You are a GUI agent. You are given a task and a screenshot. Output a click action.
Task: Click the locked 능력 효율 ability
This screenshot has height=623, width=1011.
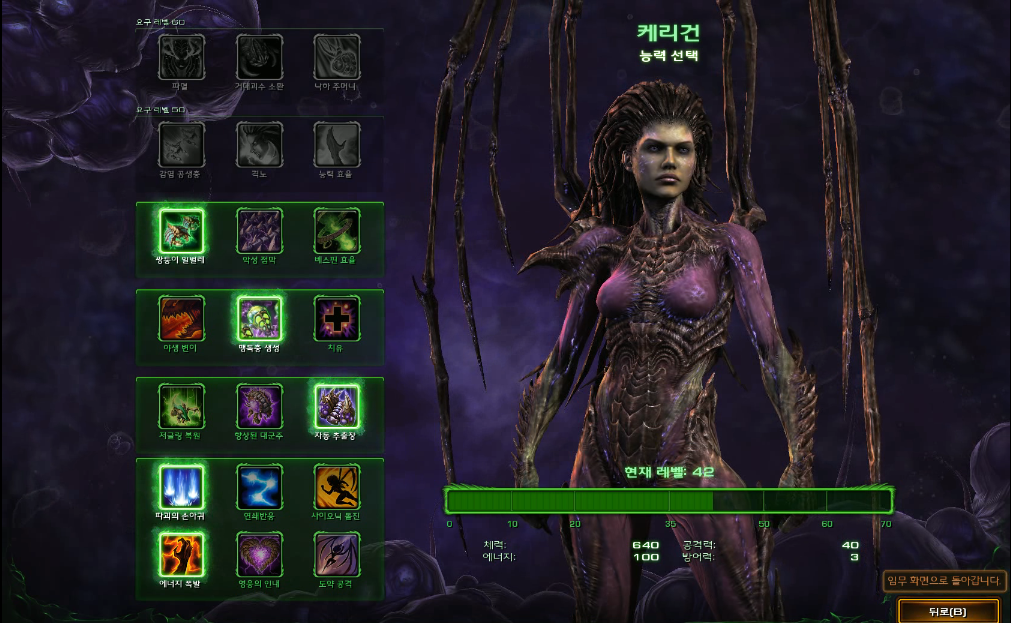click(337, 145)
